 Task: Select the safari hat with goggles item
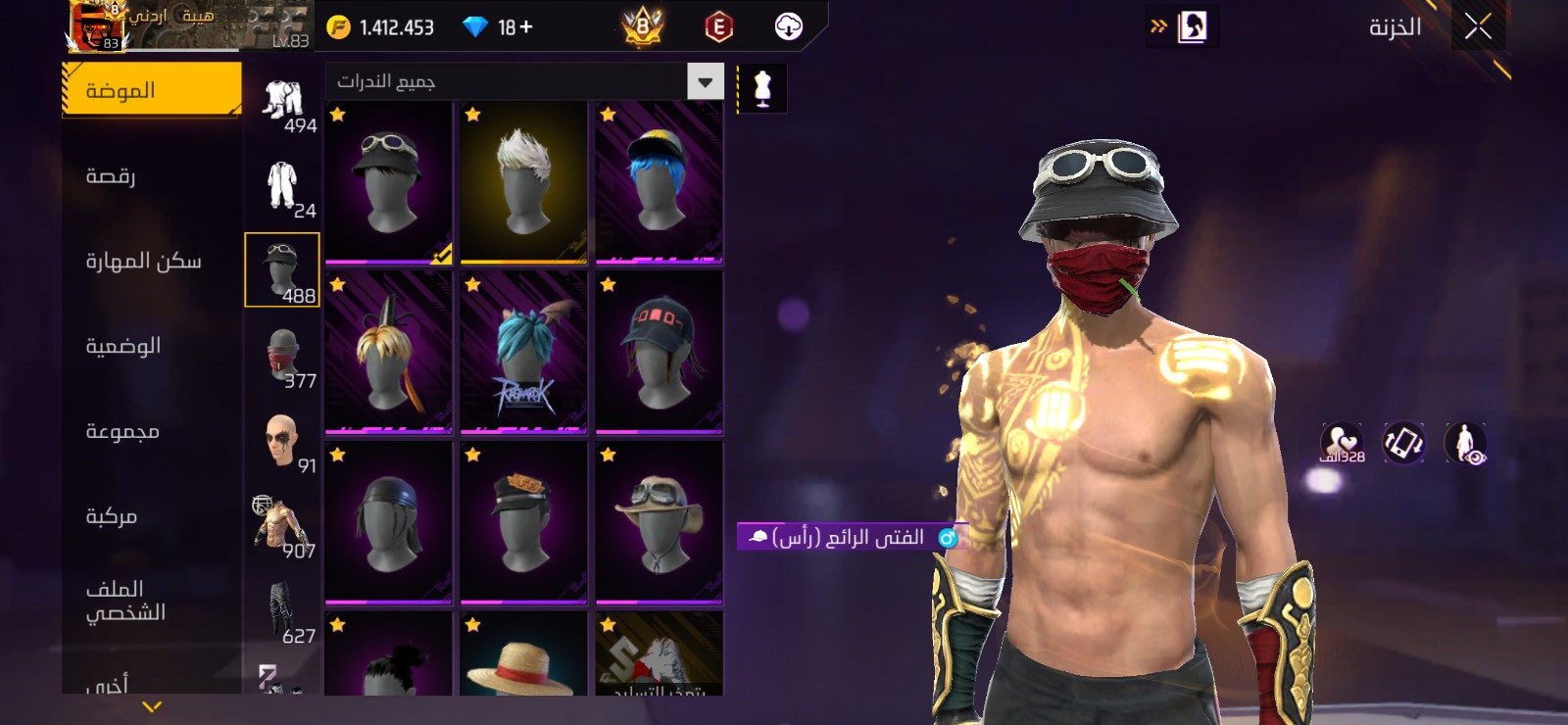(659, 522)
